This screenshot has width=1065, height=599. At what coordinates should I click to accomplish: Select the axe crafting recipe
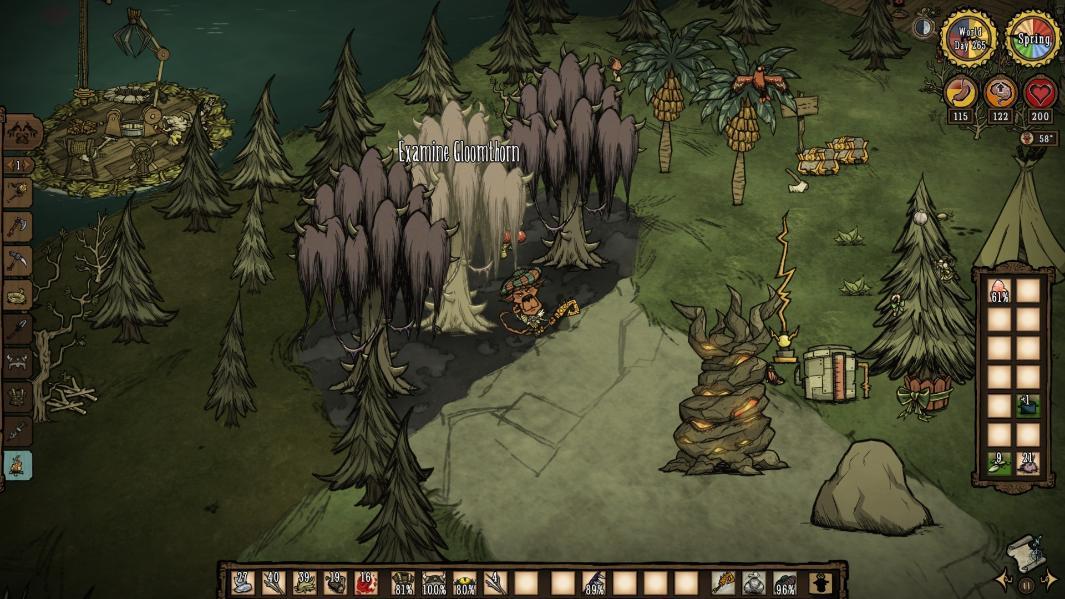point(19,227)
